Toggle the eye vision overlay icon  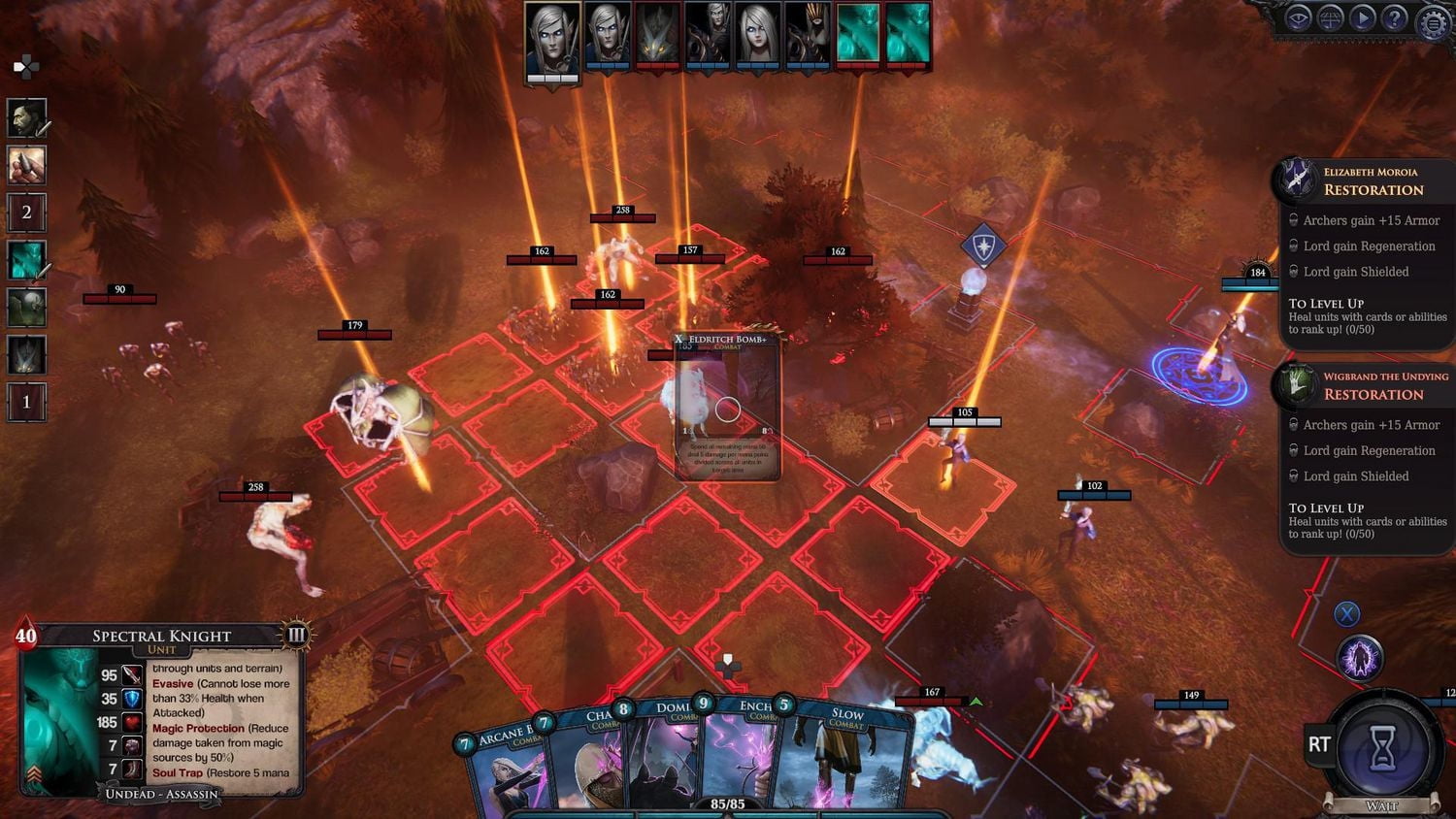coord(1298,16)
